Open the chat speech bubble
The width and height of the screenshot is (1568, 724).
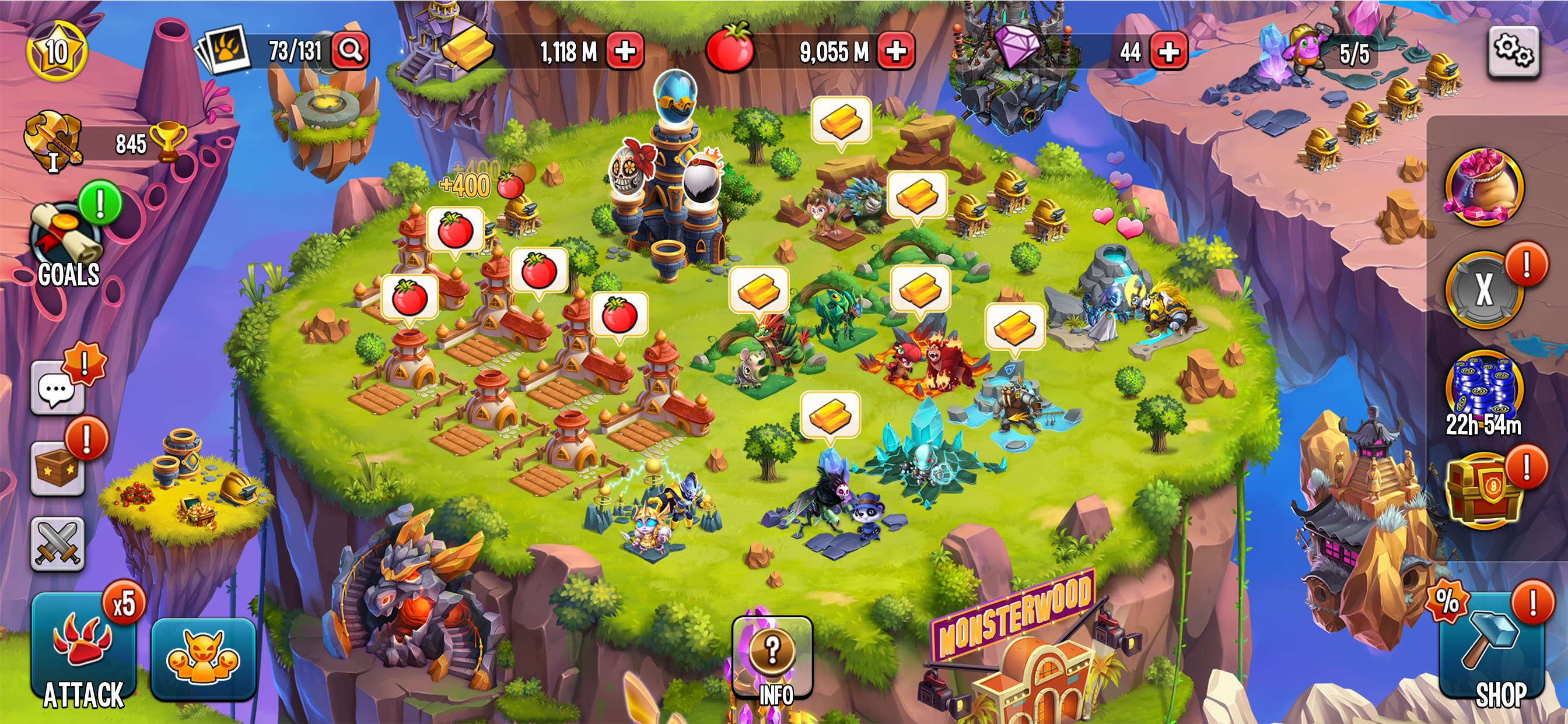pos(57,389)
